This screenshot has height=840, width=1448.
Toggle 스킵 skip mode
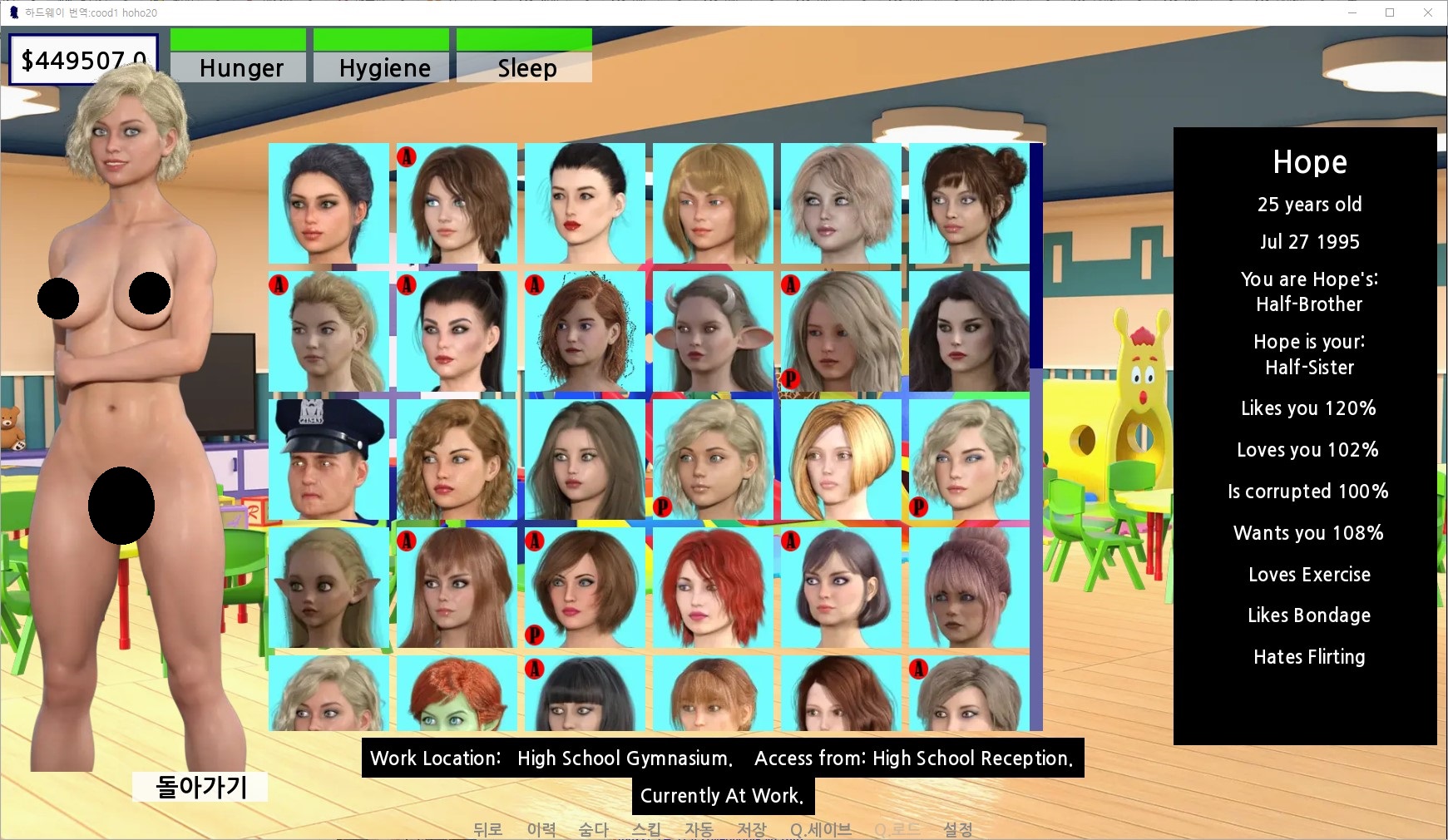pos(646,829)
